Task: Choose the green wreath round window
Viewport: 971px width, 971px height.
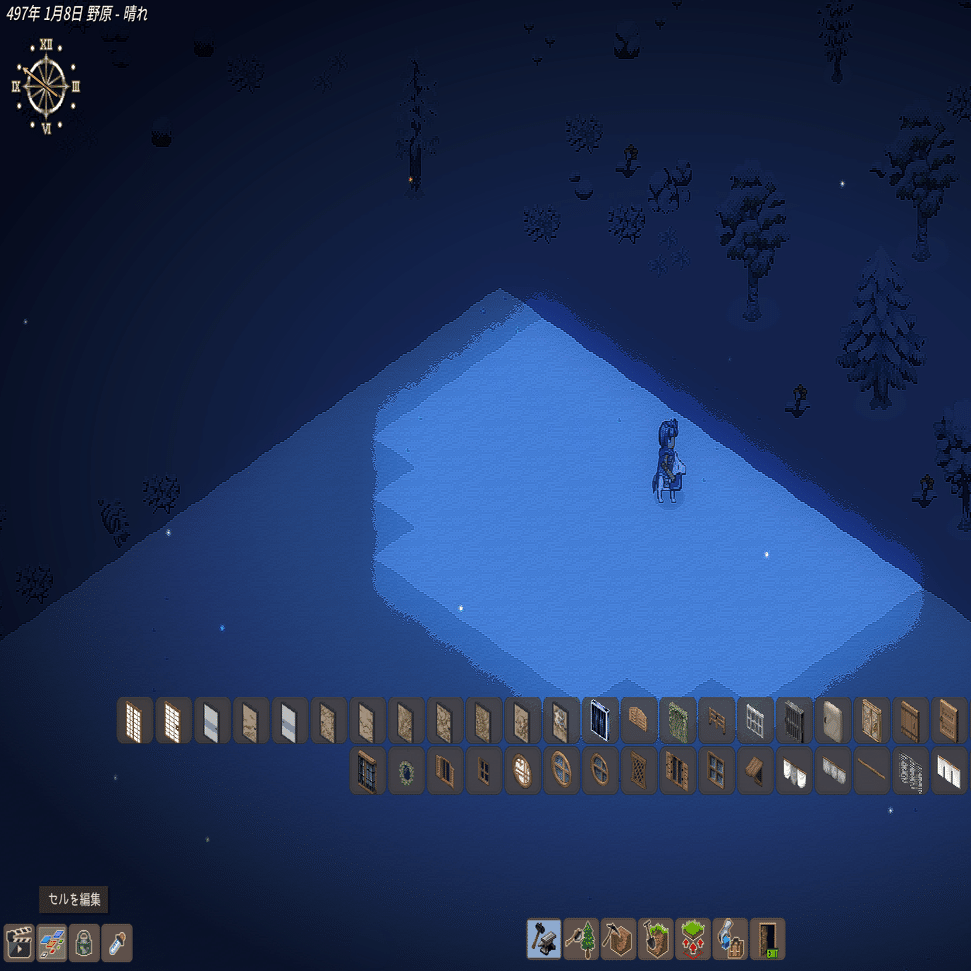Action: pyautogui.click(x=406, y=771)
